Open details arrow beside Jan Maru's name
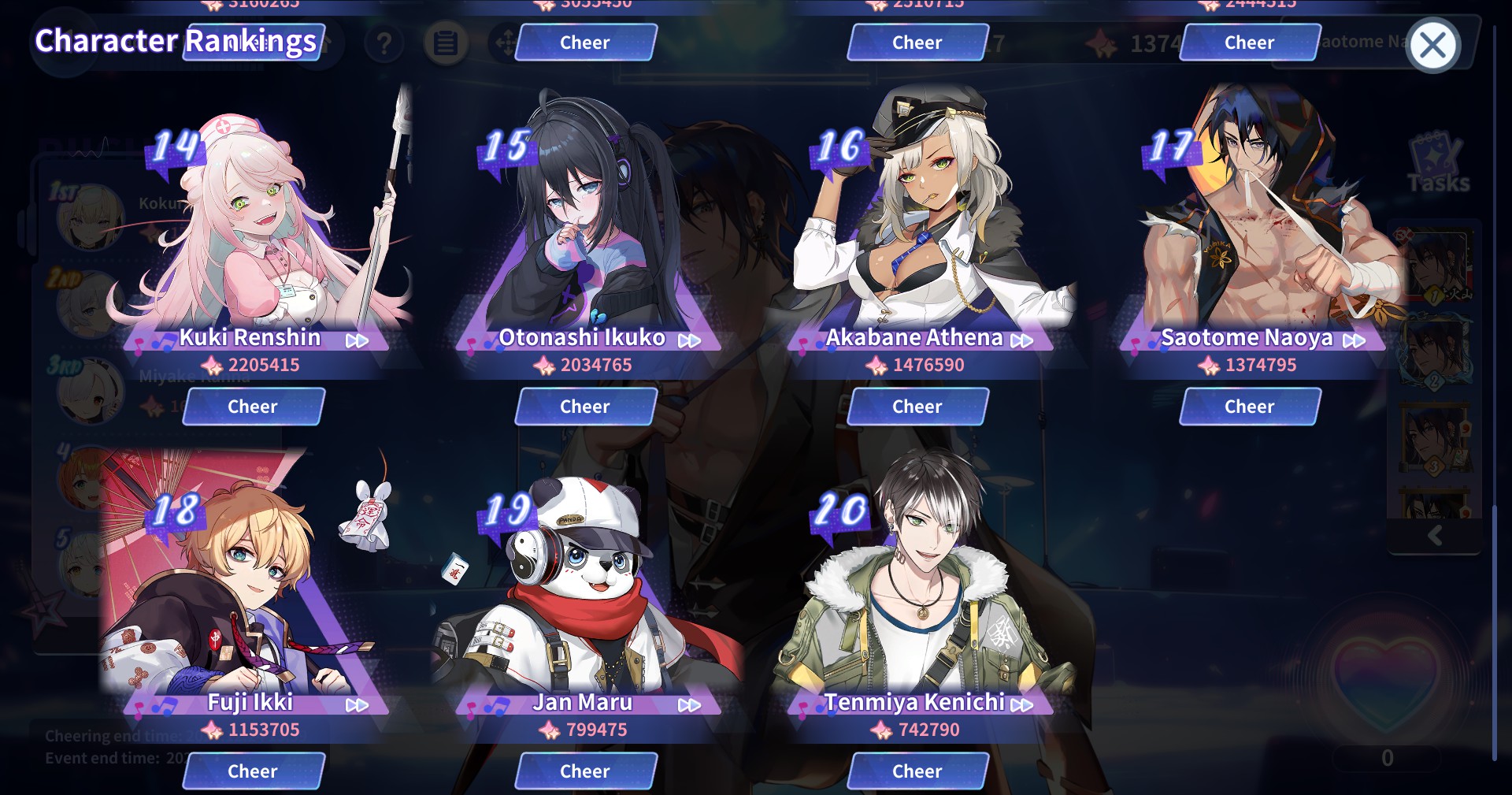Image resolution: width=1512 pixels, height=795 pixels. (x=689, y=705)
